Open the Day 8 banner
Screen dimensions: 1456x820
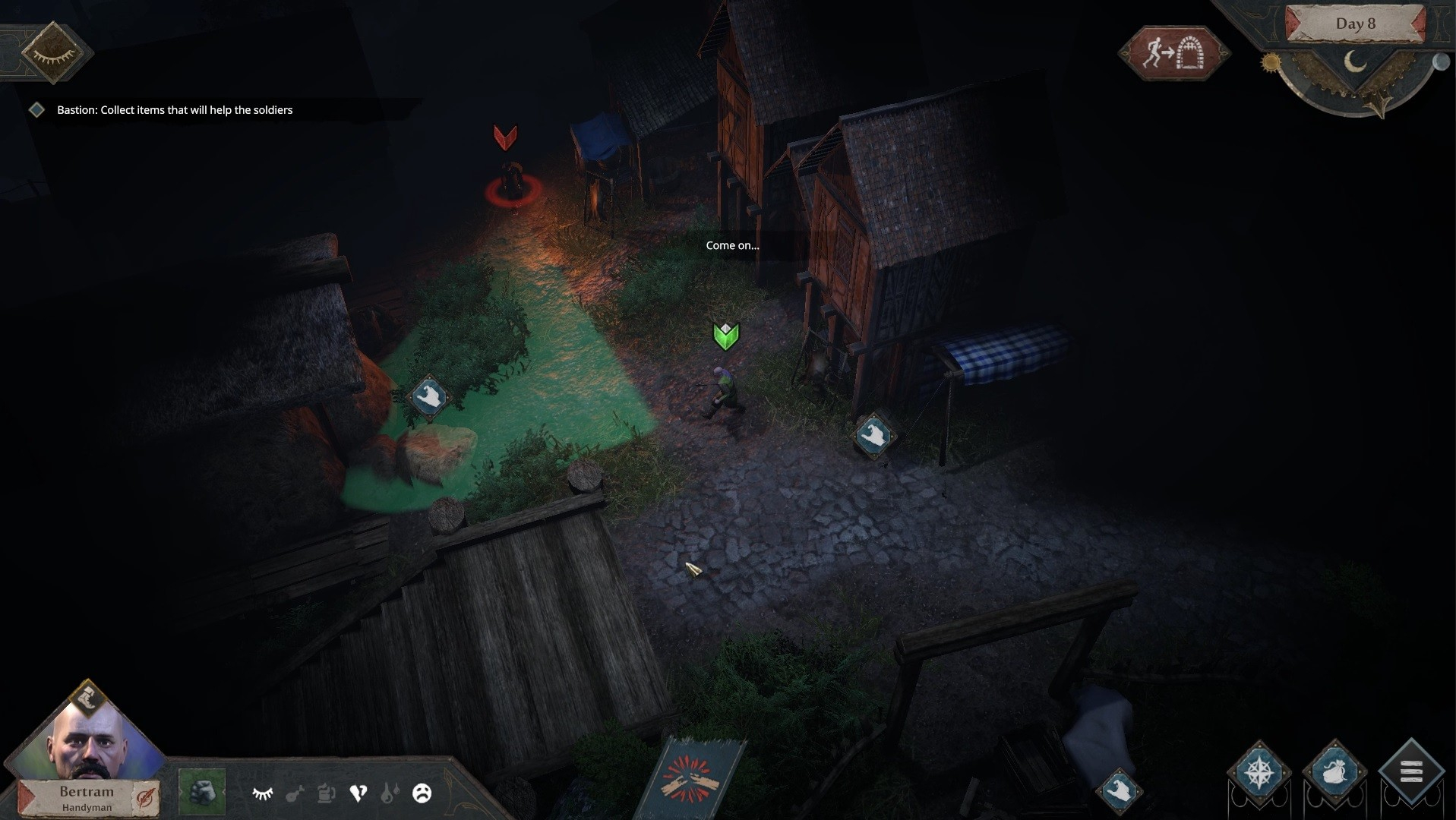1355,24
